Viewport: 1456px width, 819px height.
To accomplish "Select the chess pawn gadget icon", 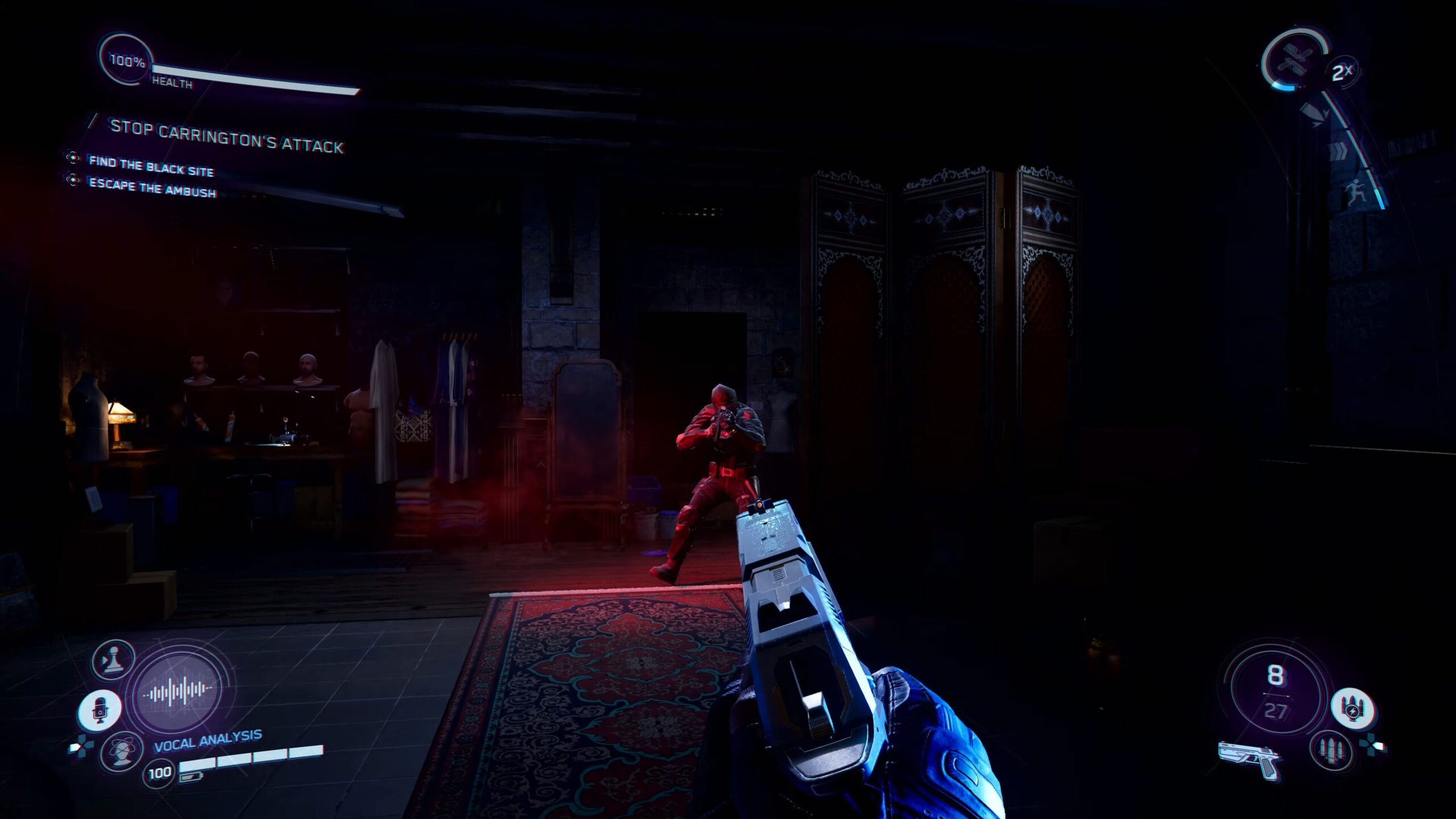I will [x=114, y=660].
